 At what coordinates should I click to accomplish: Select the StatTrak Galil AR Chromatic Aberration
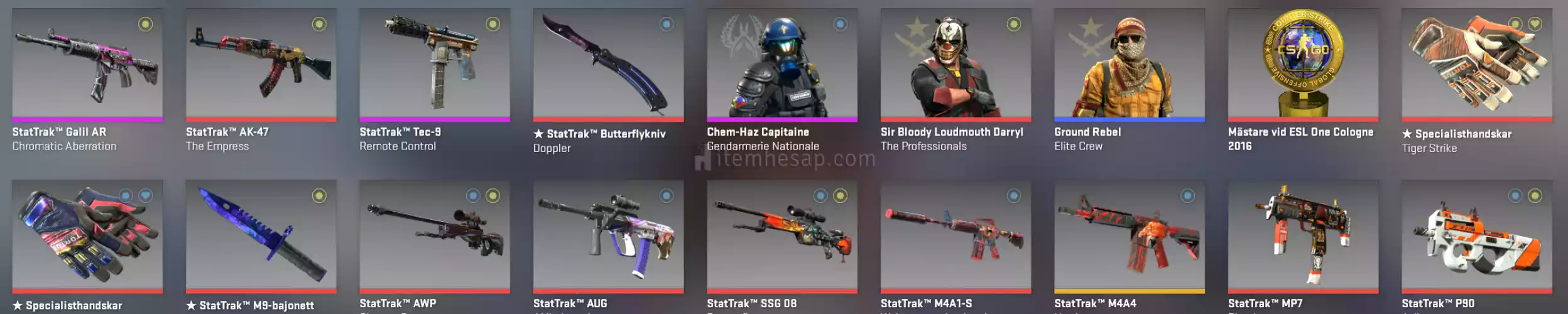87,65
